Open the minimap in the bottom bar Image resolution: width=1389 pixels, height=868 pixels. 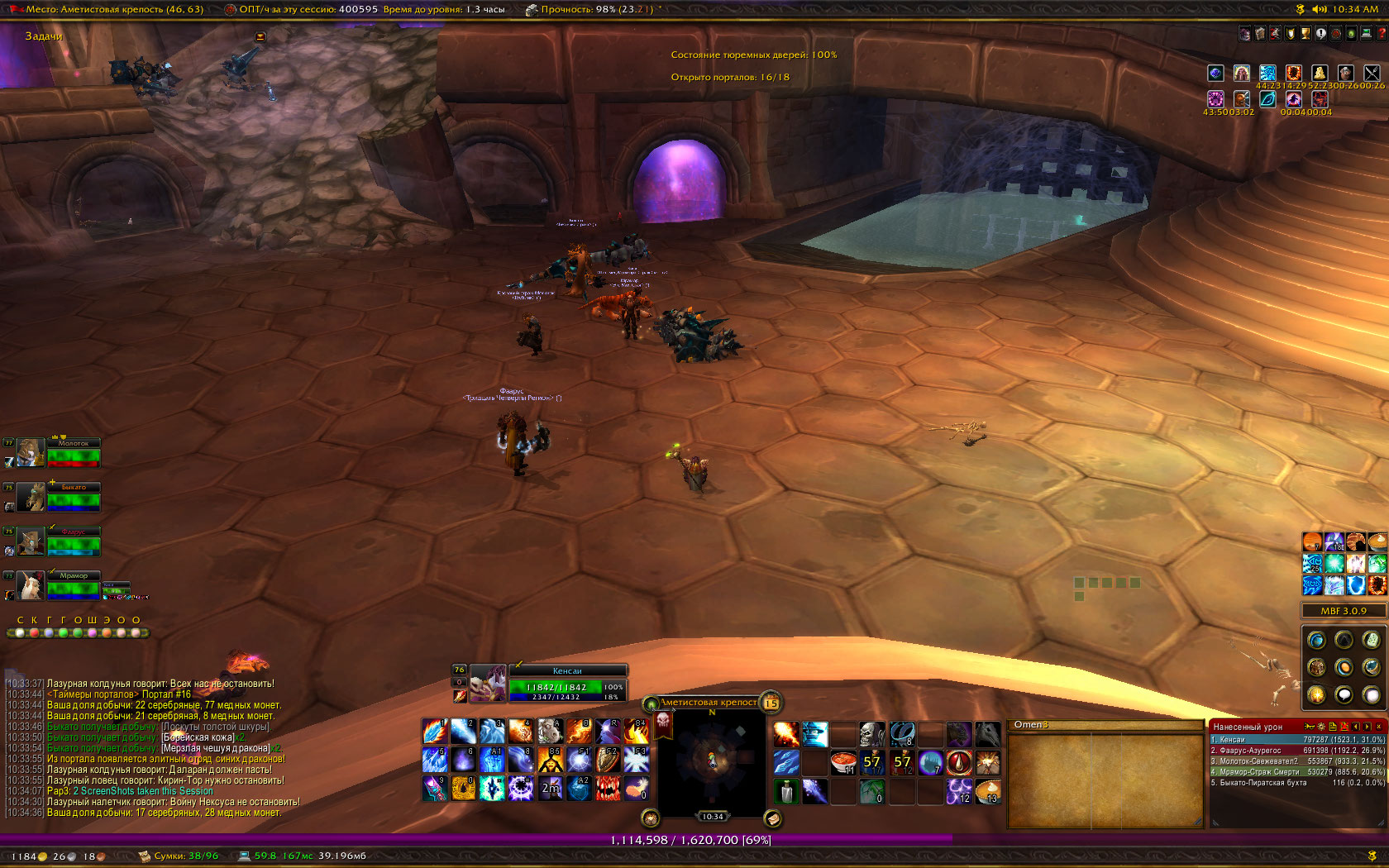point(711,760)
